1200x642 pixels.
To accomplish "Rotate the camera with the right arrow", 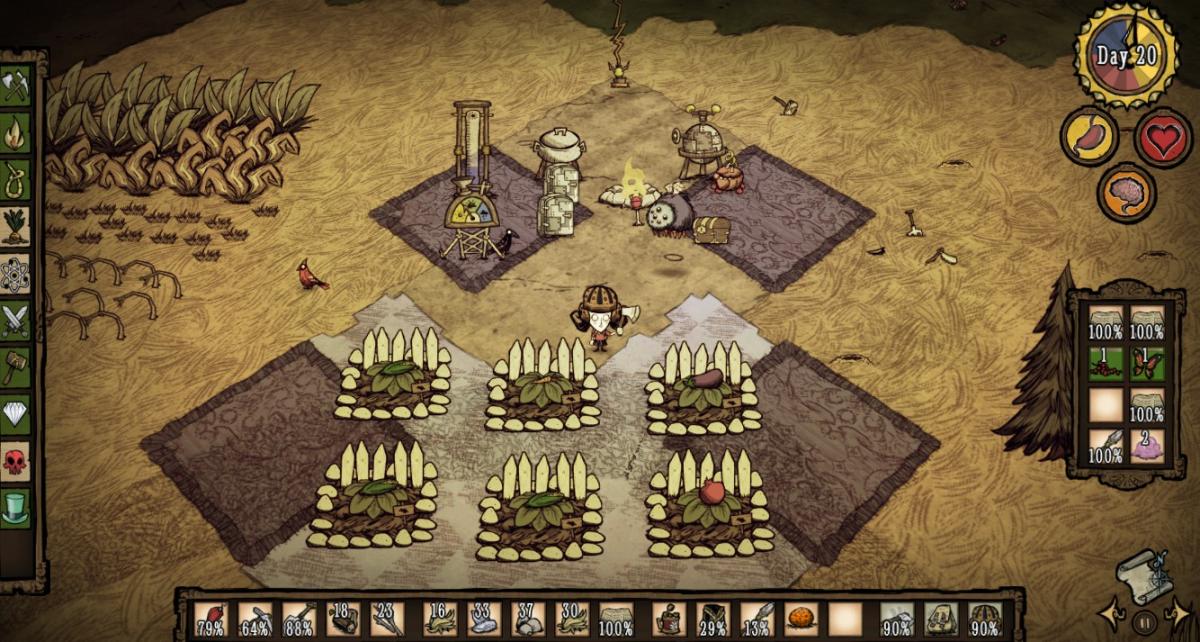I will click(x=1180, y=612).
